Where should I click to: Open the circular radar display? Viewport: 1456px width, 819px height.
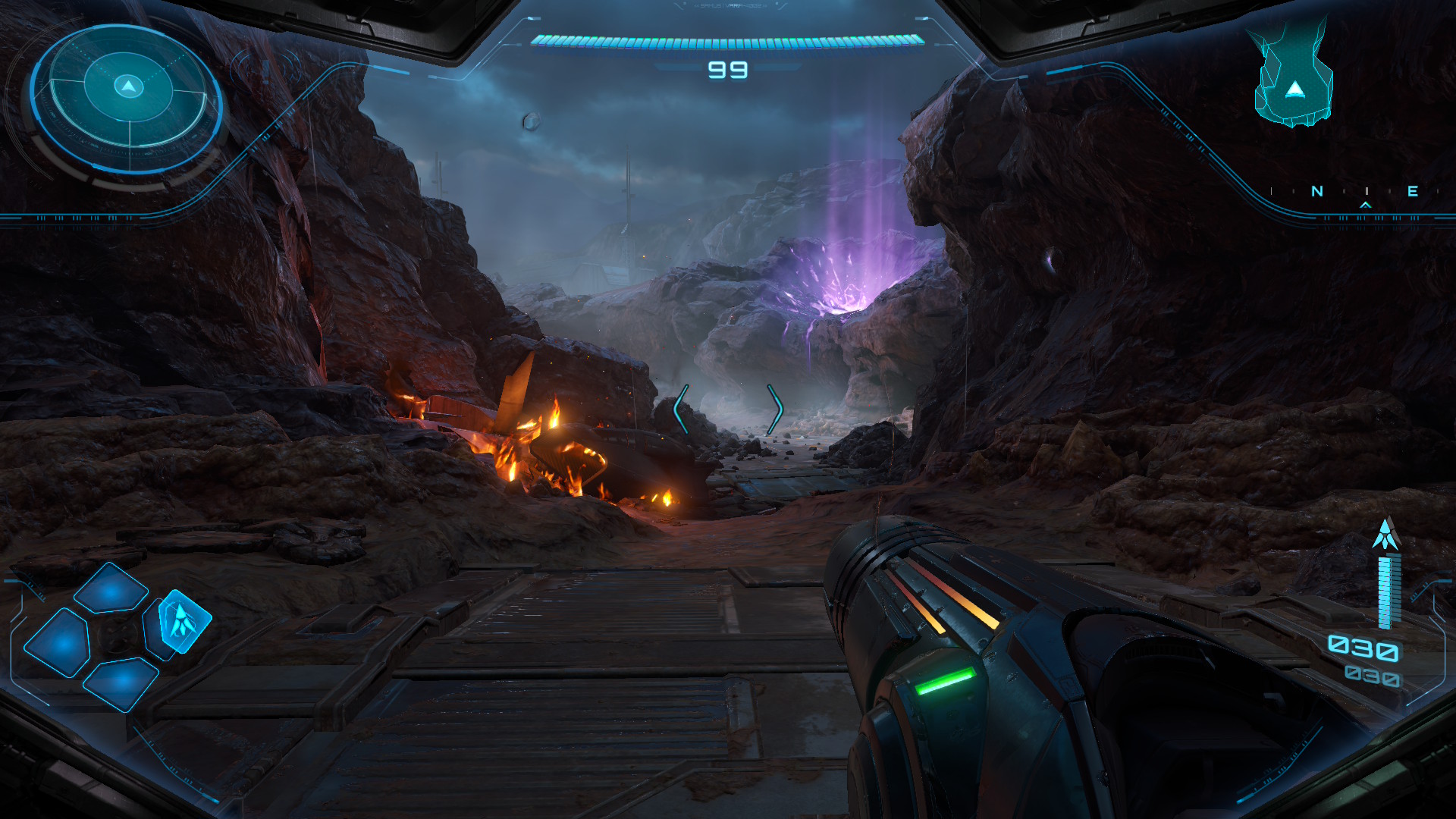pyautogui.click(x=127, y=99)
